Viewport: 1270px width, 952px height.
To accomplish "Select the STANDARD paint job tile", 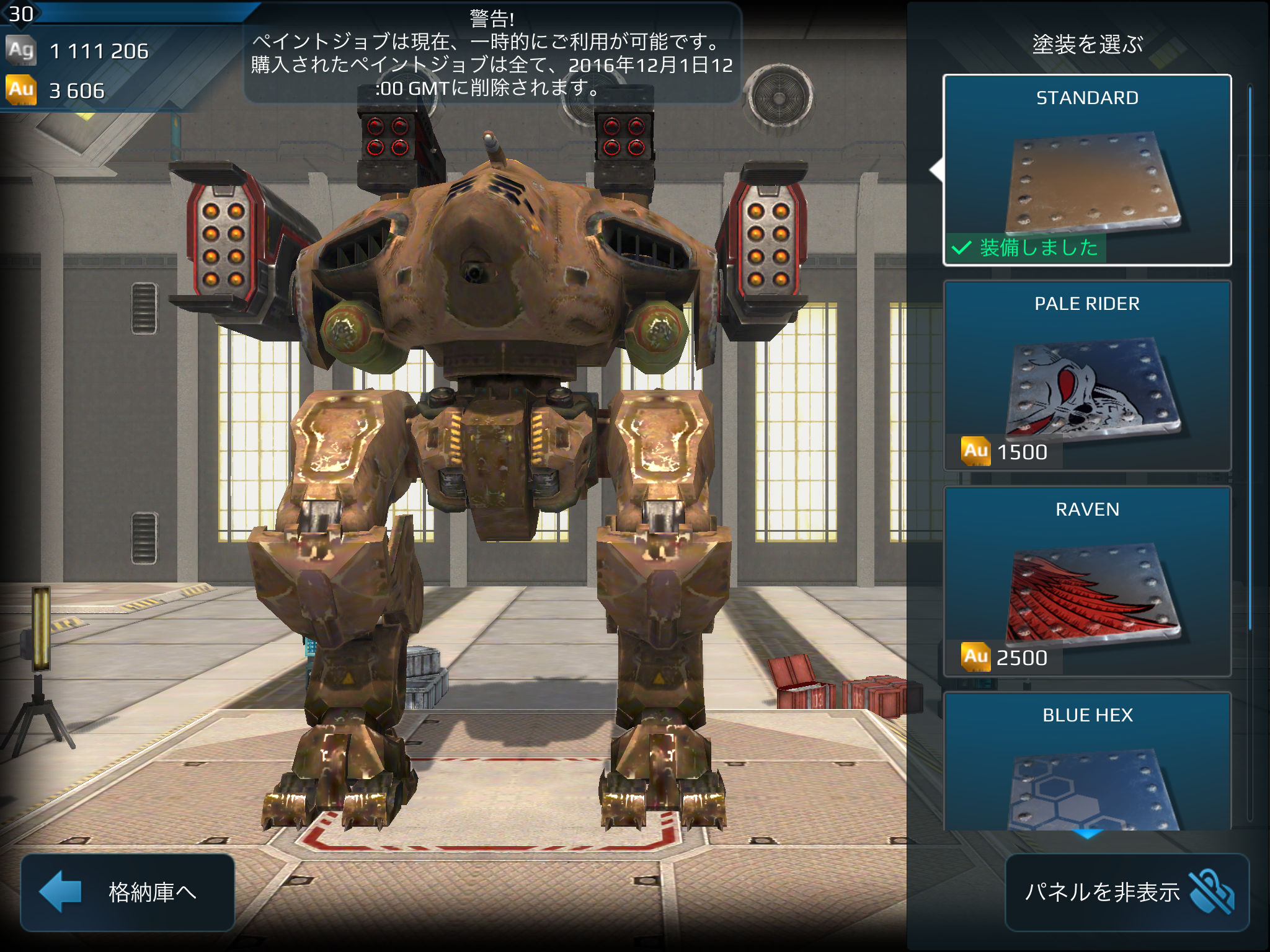I will click(x=1086, y=170).
